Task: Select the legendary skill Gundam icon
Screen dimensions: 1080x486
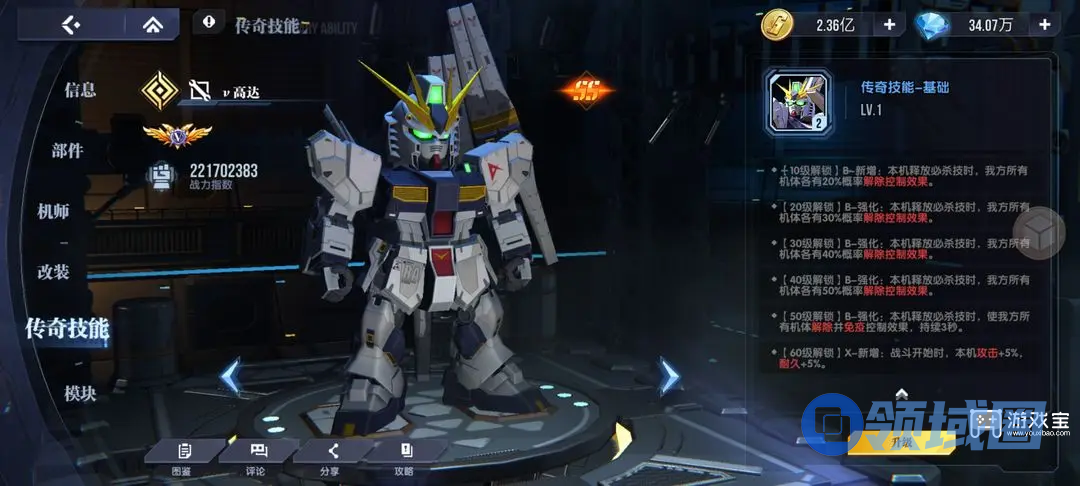Action: click(798, 102)
